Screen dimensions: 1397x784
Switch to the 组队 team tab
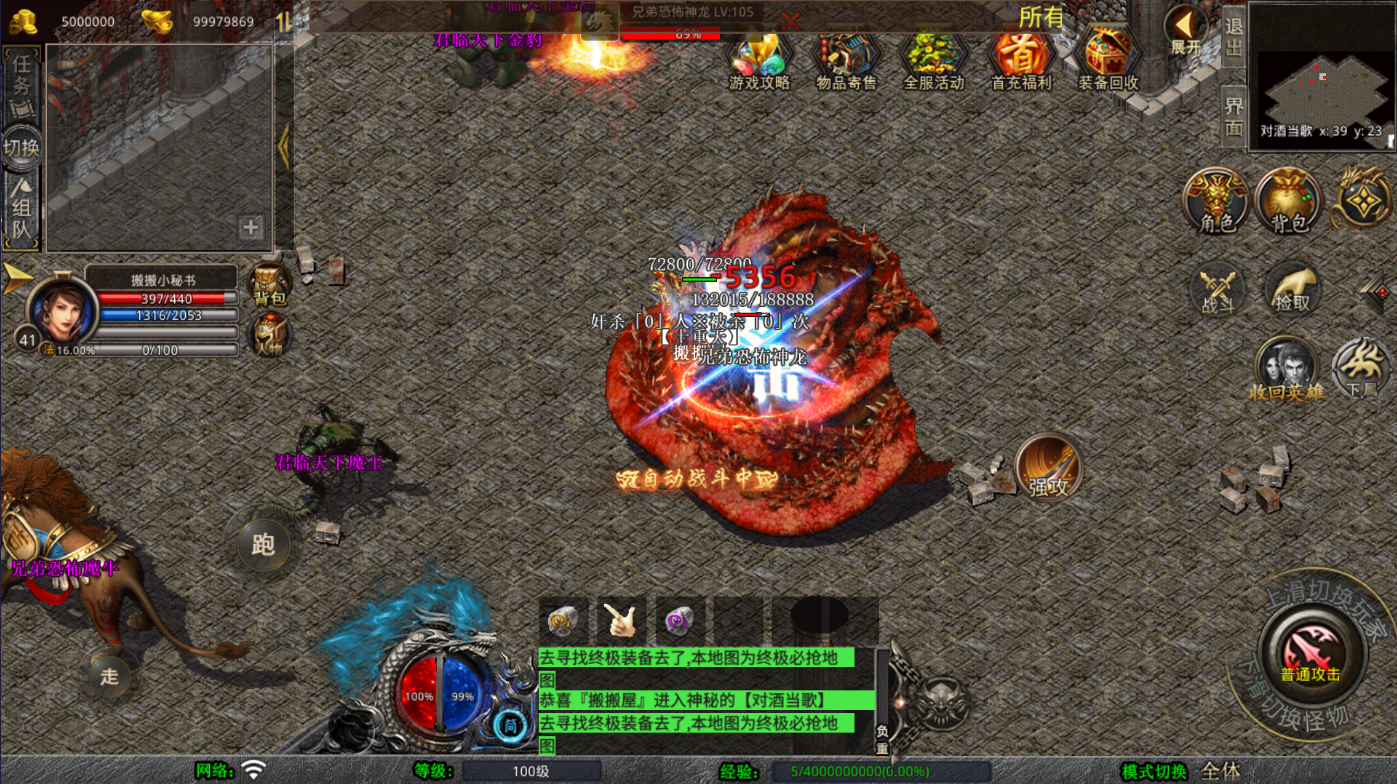[x=22, y=215]
